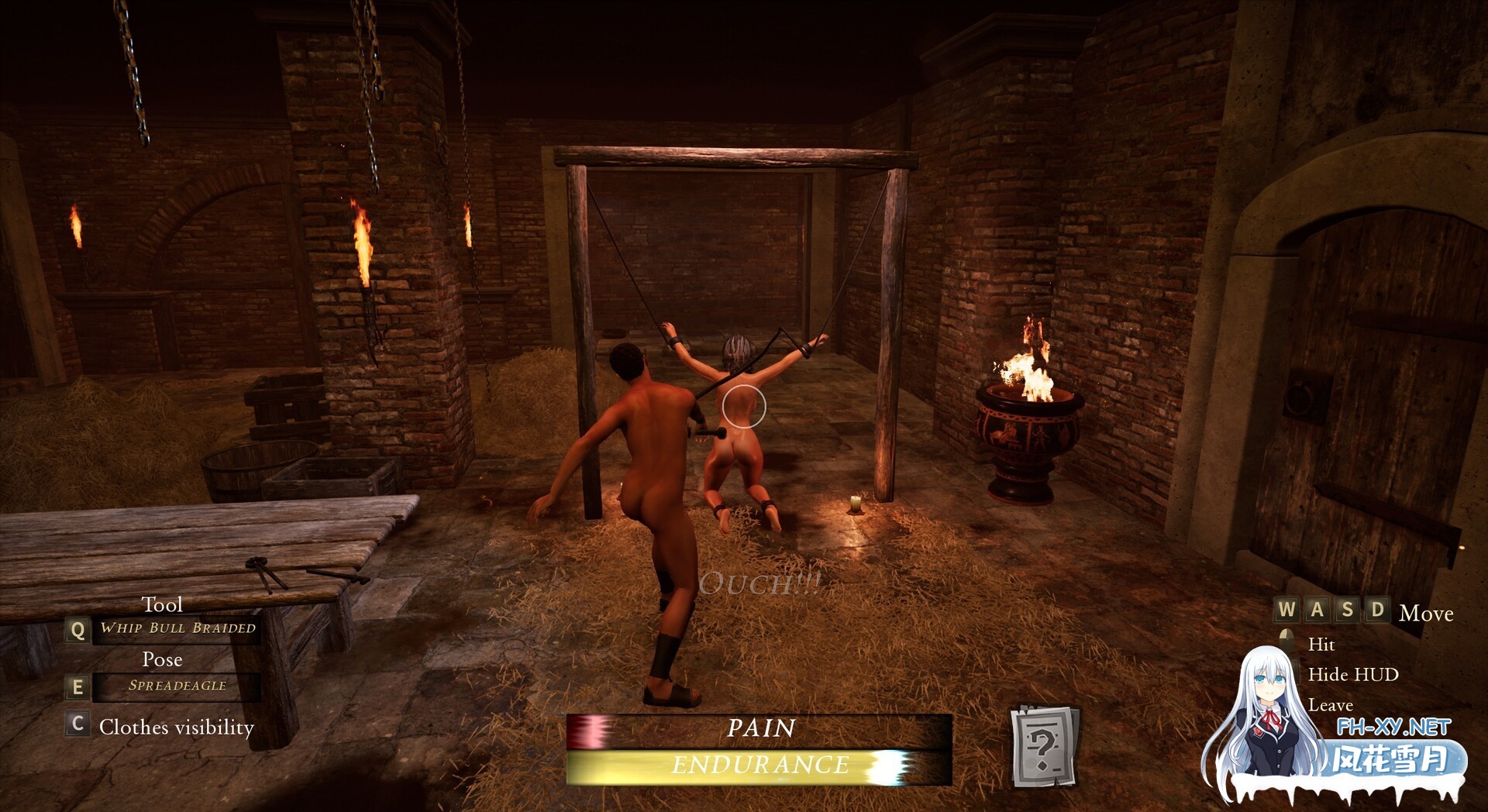Click the yellow ENDURANCE progress bar

[758, 764]
